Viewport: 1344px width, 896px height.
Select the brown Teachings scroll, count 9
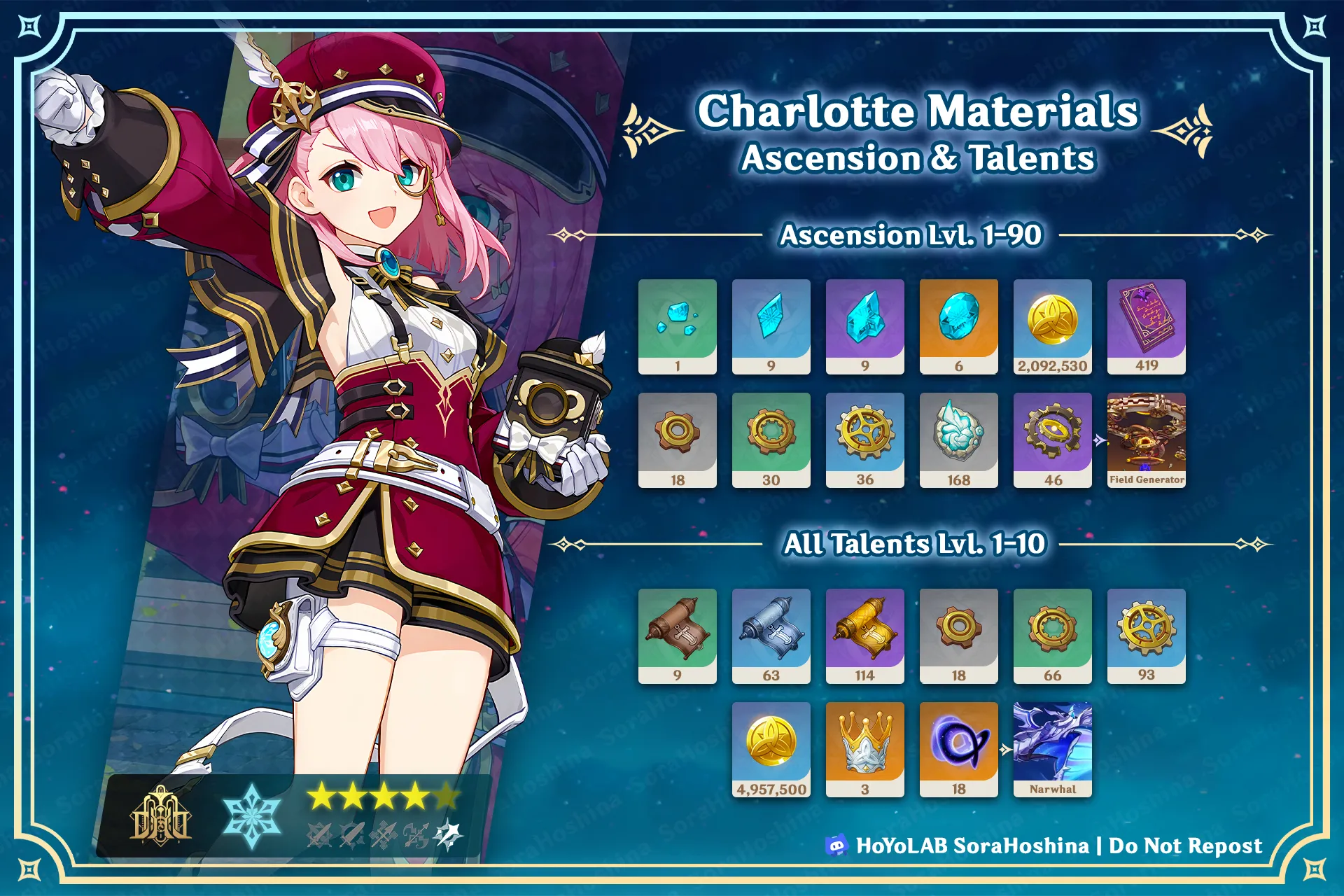point(677,636)
